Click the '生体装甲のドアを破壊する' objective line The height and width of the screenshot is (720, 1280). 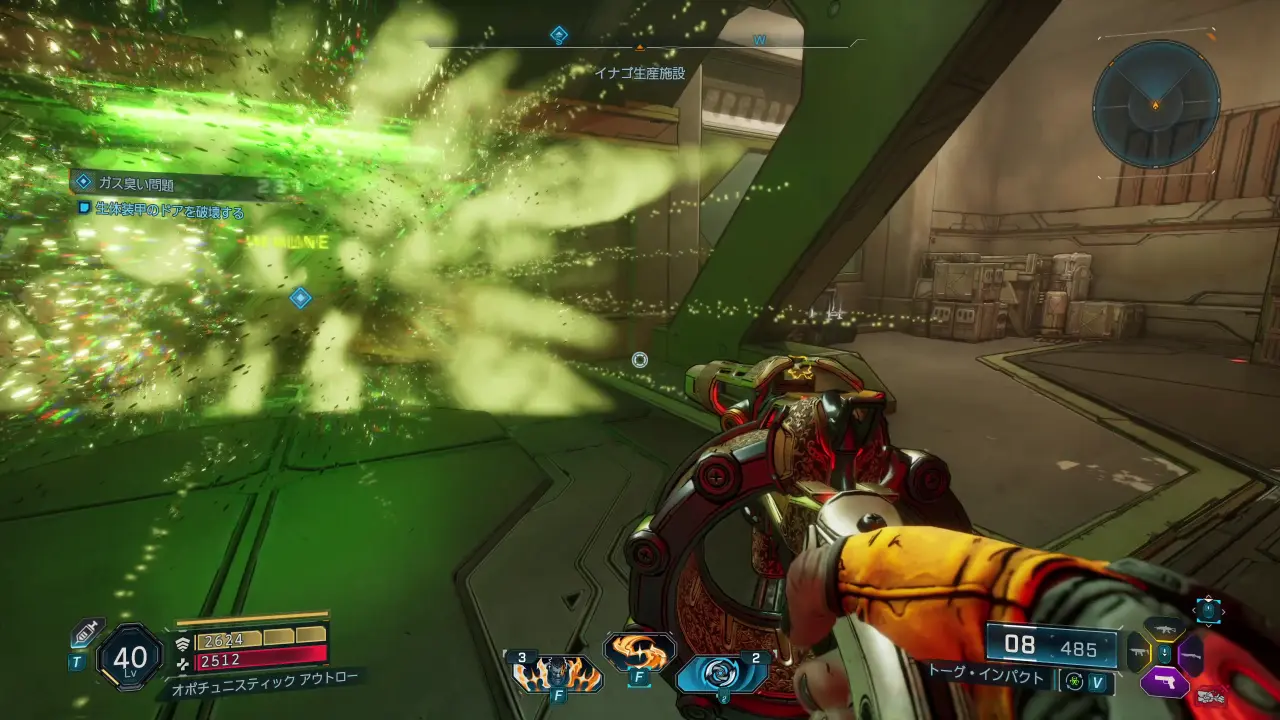pyautogui.click(x=168, y=211)
